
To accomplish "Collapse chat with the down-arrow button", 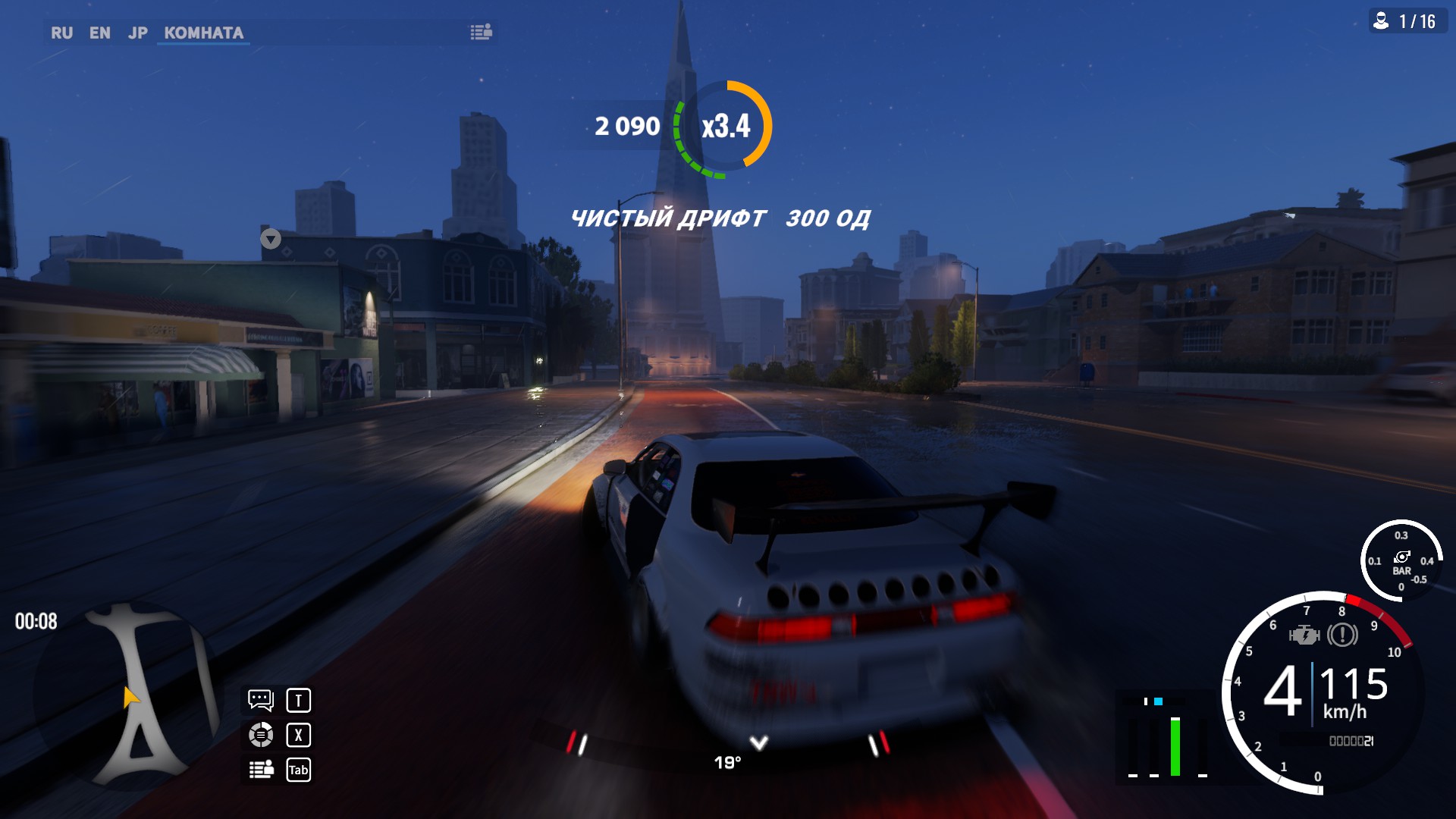I will [x=271, y=239].
